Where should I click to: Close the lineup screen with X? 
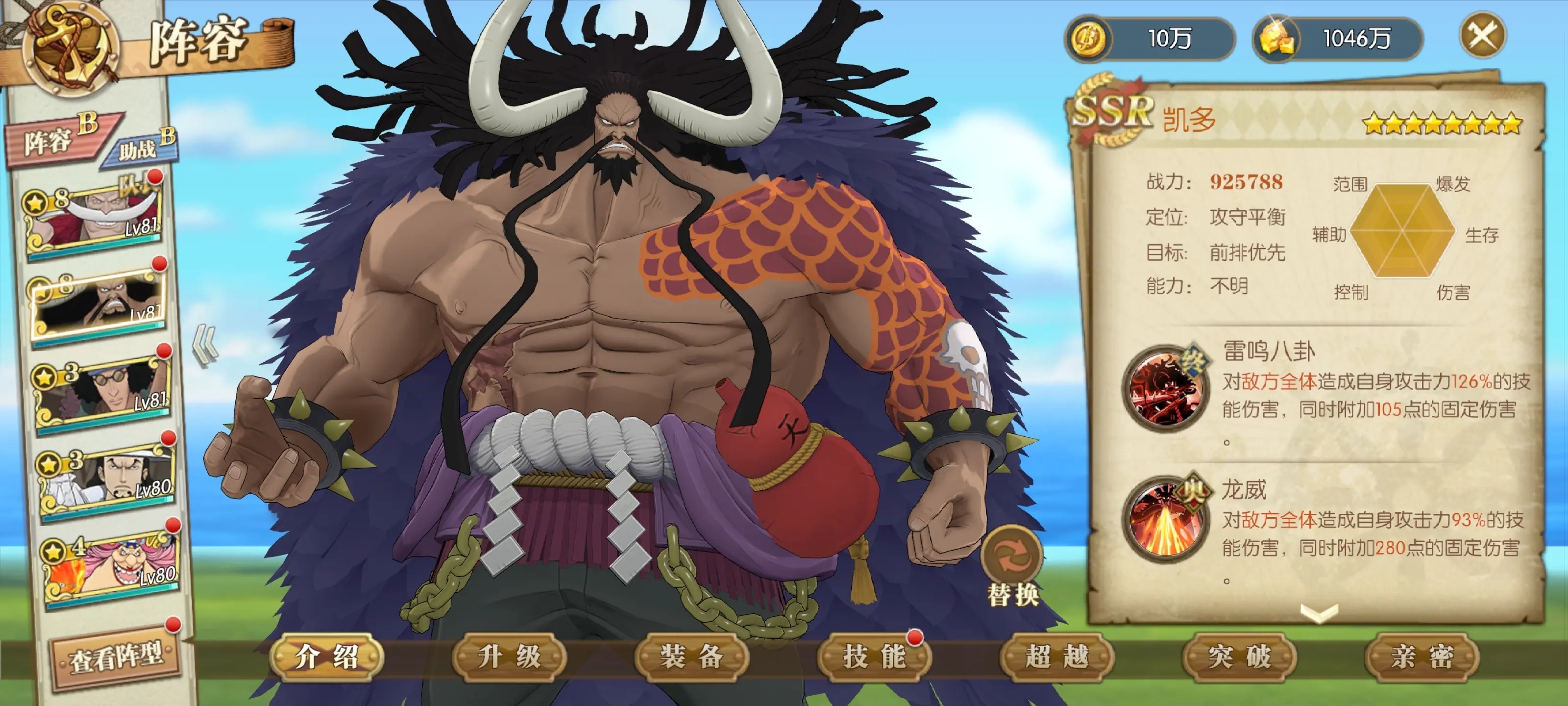[1483, 37]
